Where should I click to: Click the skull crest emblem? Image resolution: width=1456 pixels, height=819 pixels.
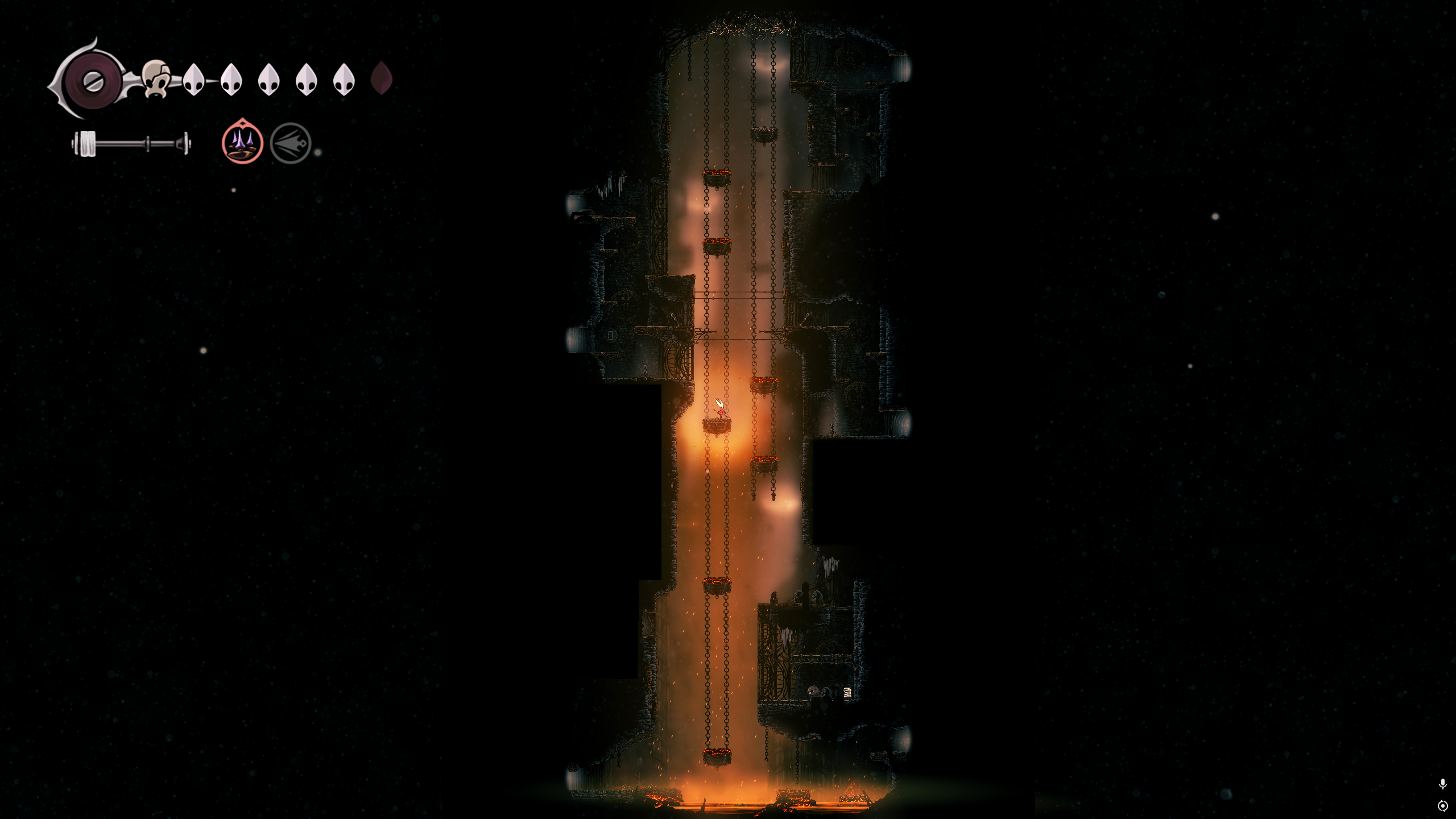click(x=156, y=79)
